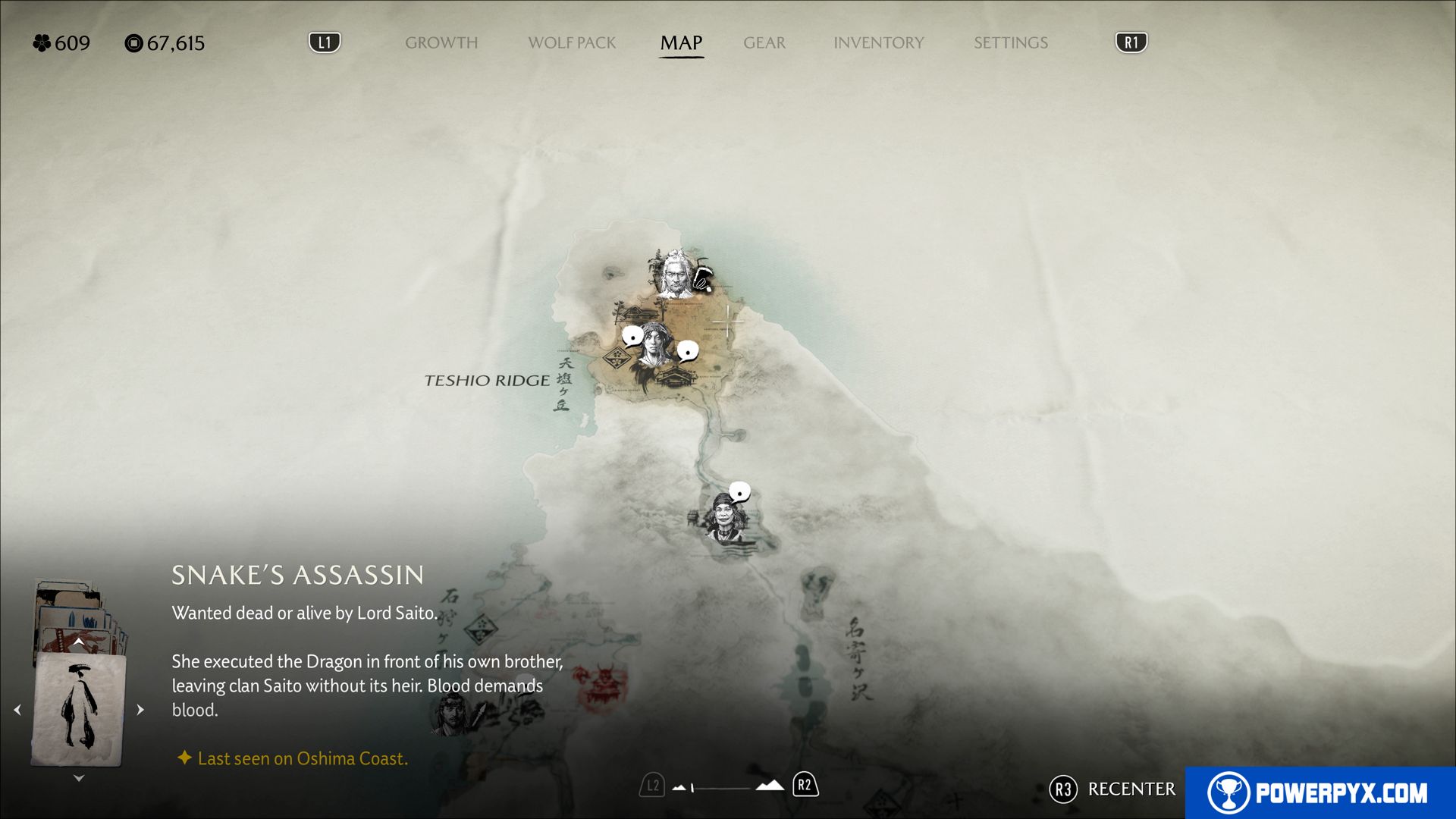Viewport: 1456px width, 819px height.
Task: Select the woman portrait marker near Teshio Ridge
Action: pos(654,347)
